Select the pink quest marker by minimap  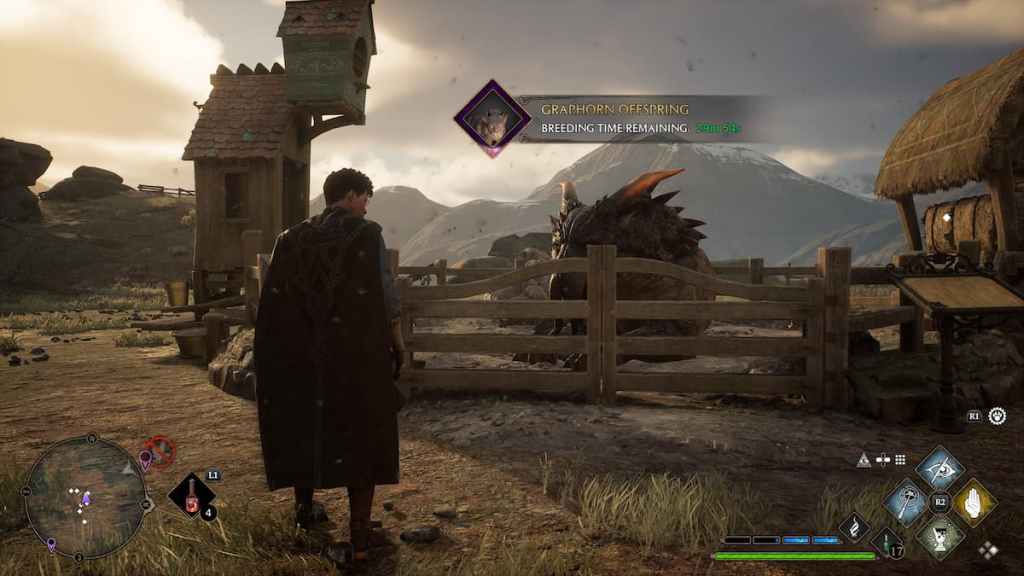pos(145,459)
